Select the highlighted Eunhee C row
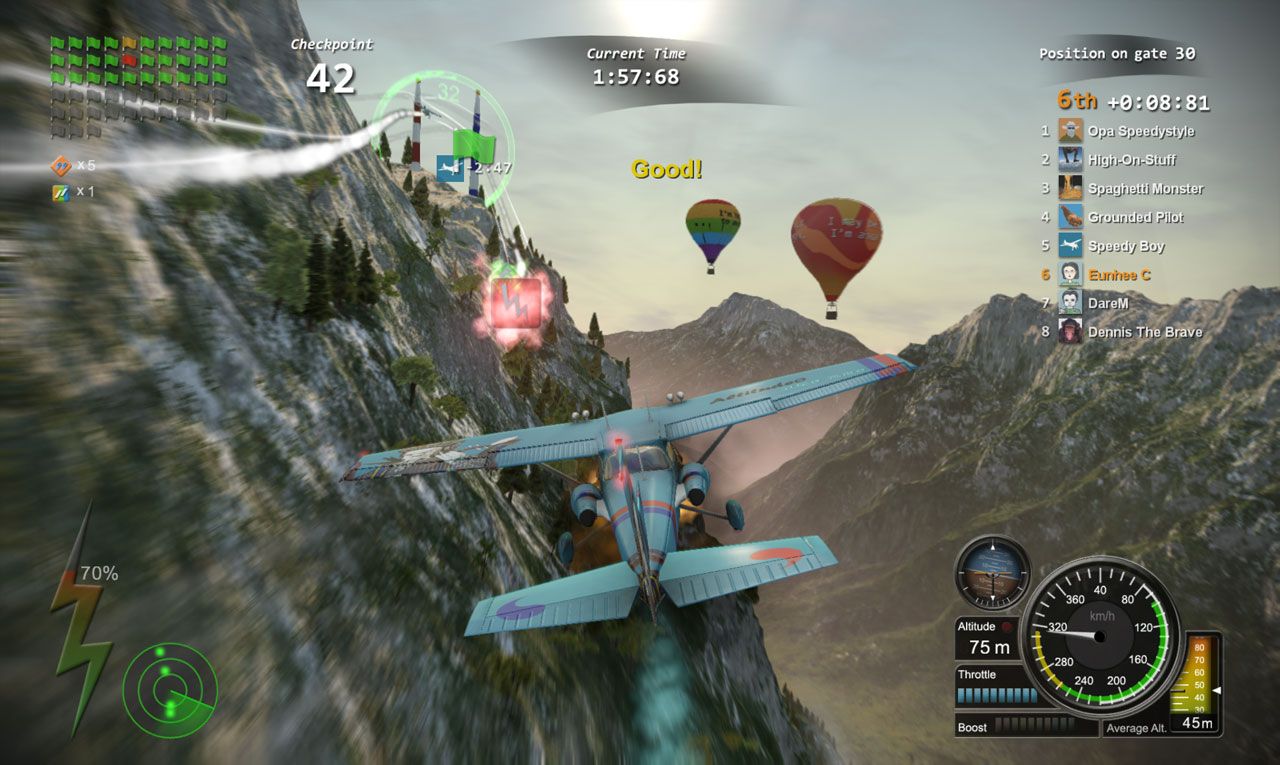1280x765 pixels. coord(1119,274)
